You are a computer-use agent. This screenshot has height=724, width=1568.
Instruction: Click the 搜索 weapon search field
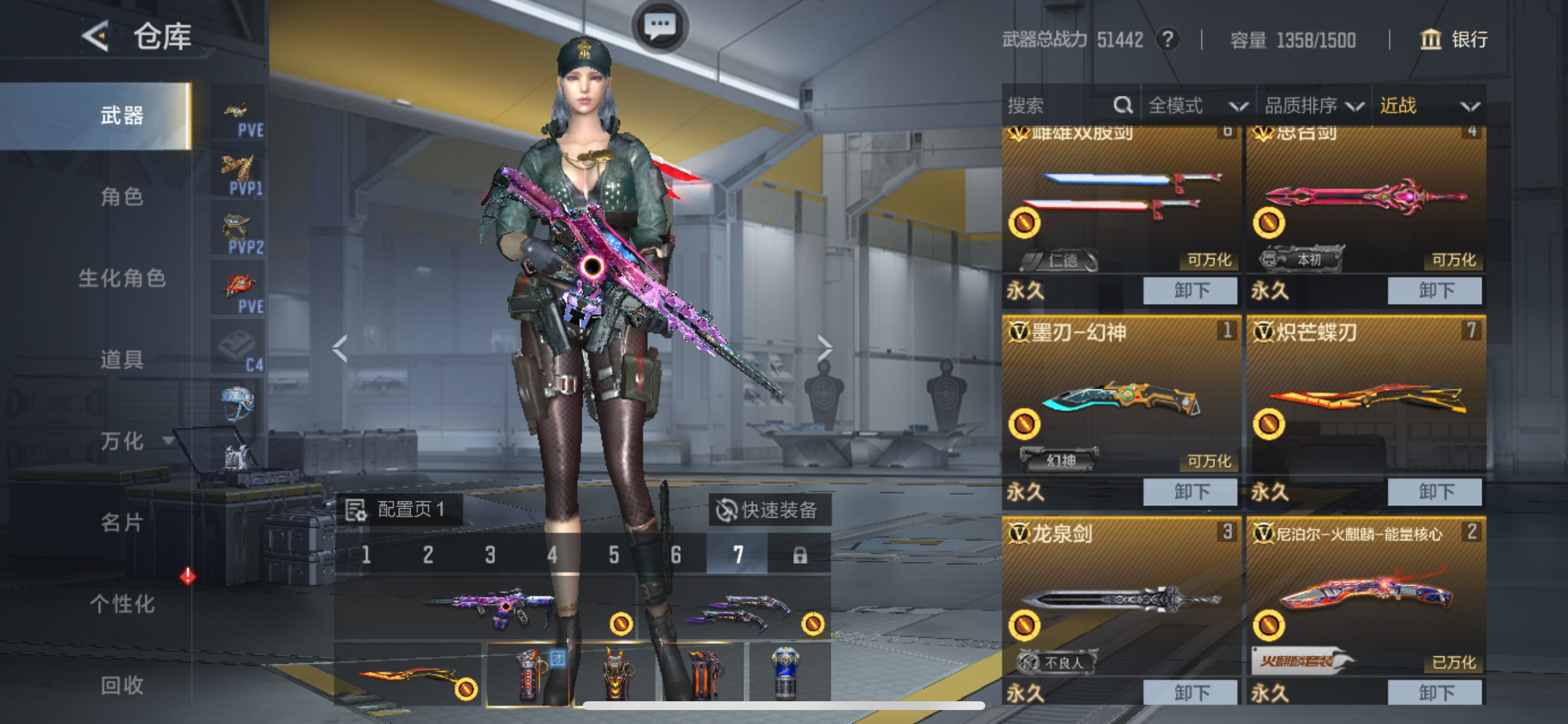pos(1059,106)
